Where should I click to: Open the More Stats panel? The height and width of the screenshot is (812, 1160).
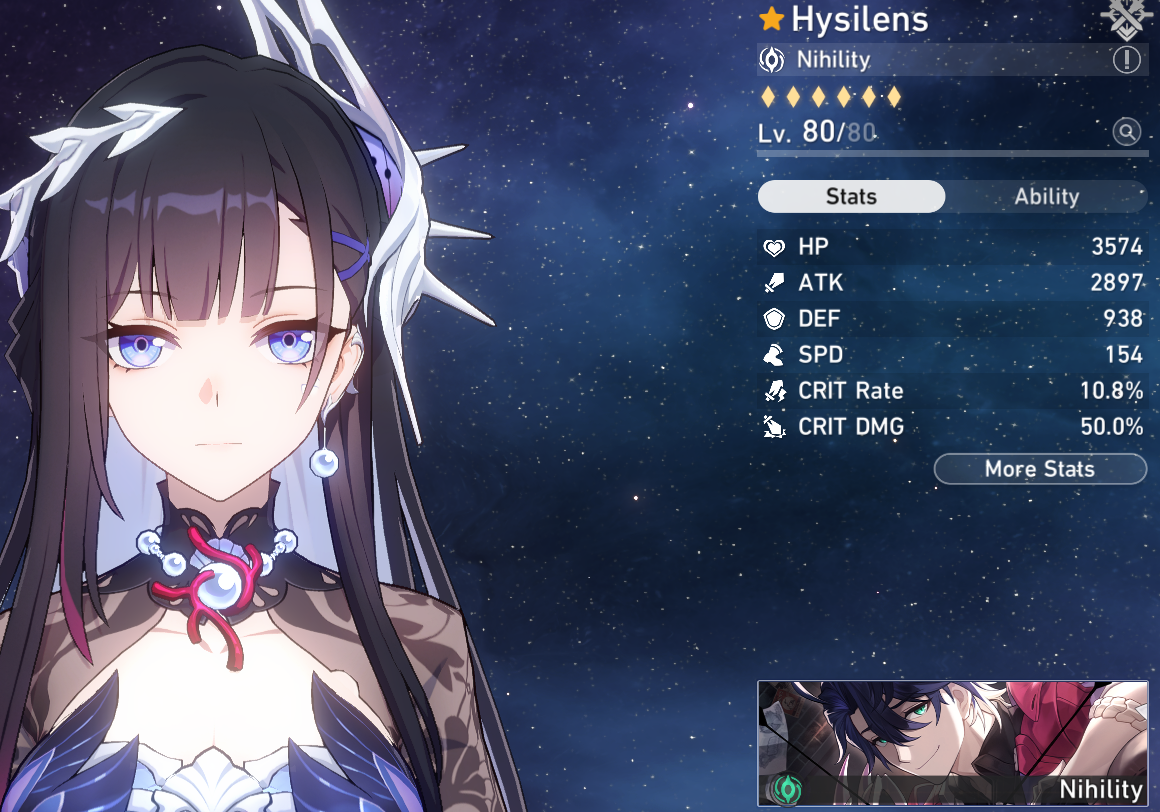click(x=1040, y=469)
